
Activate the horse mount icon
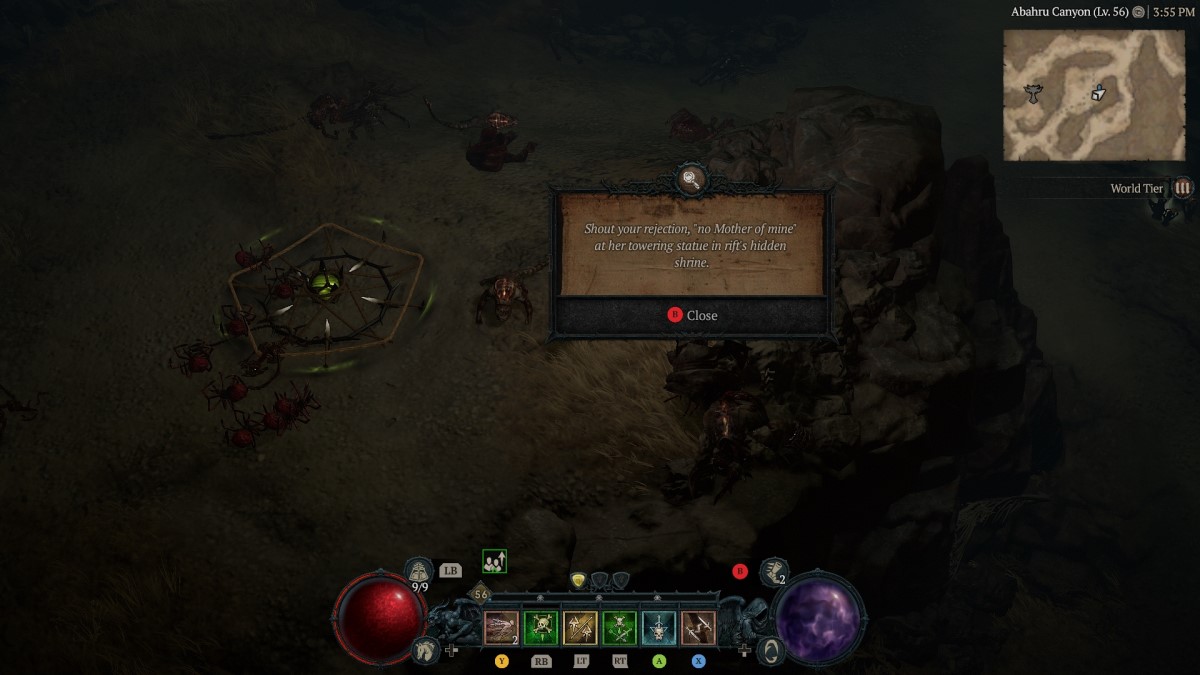(424, 650)
